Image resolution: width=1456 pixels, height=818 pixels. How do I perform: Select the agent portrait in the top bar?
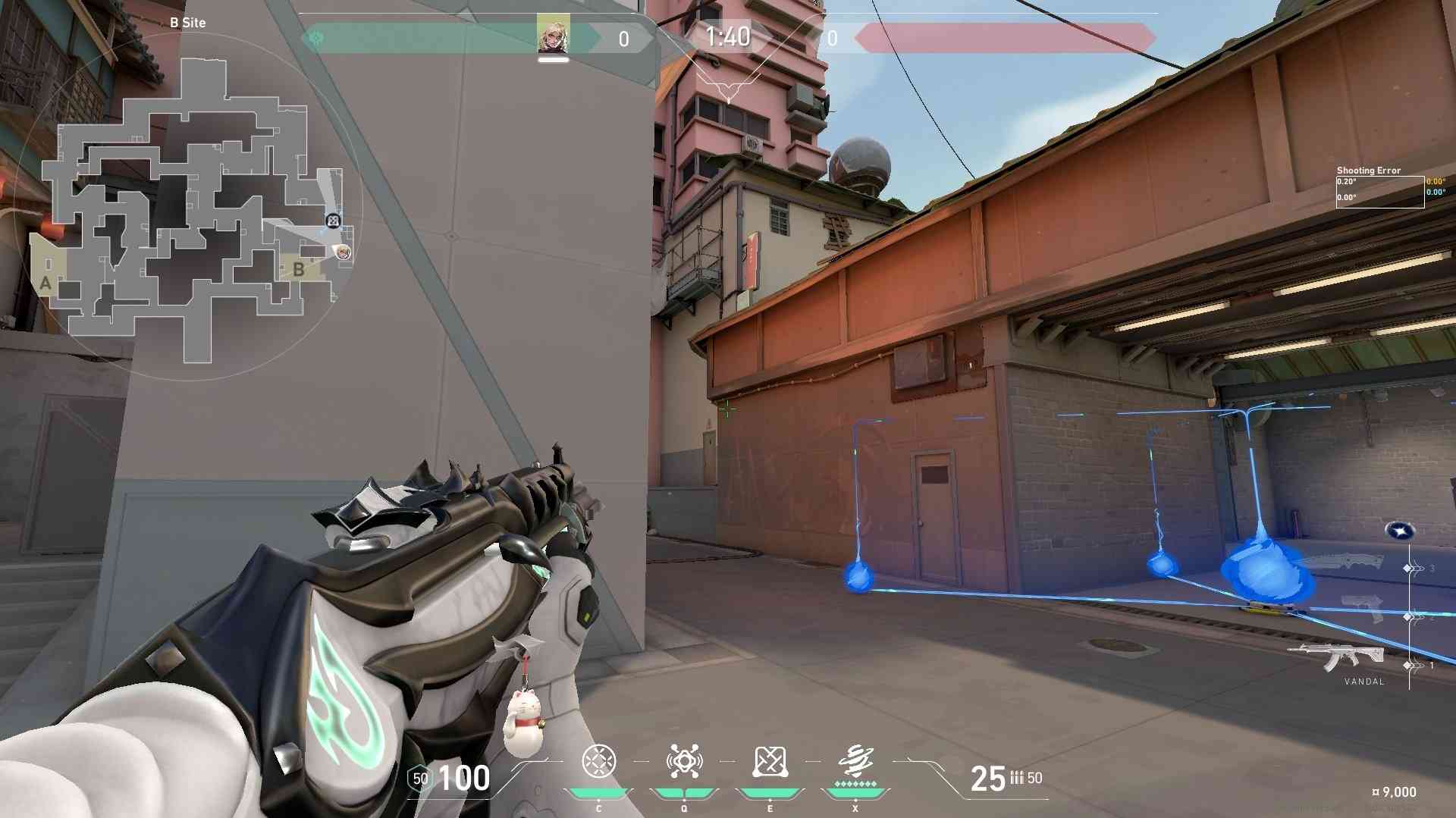553,35
